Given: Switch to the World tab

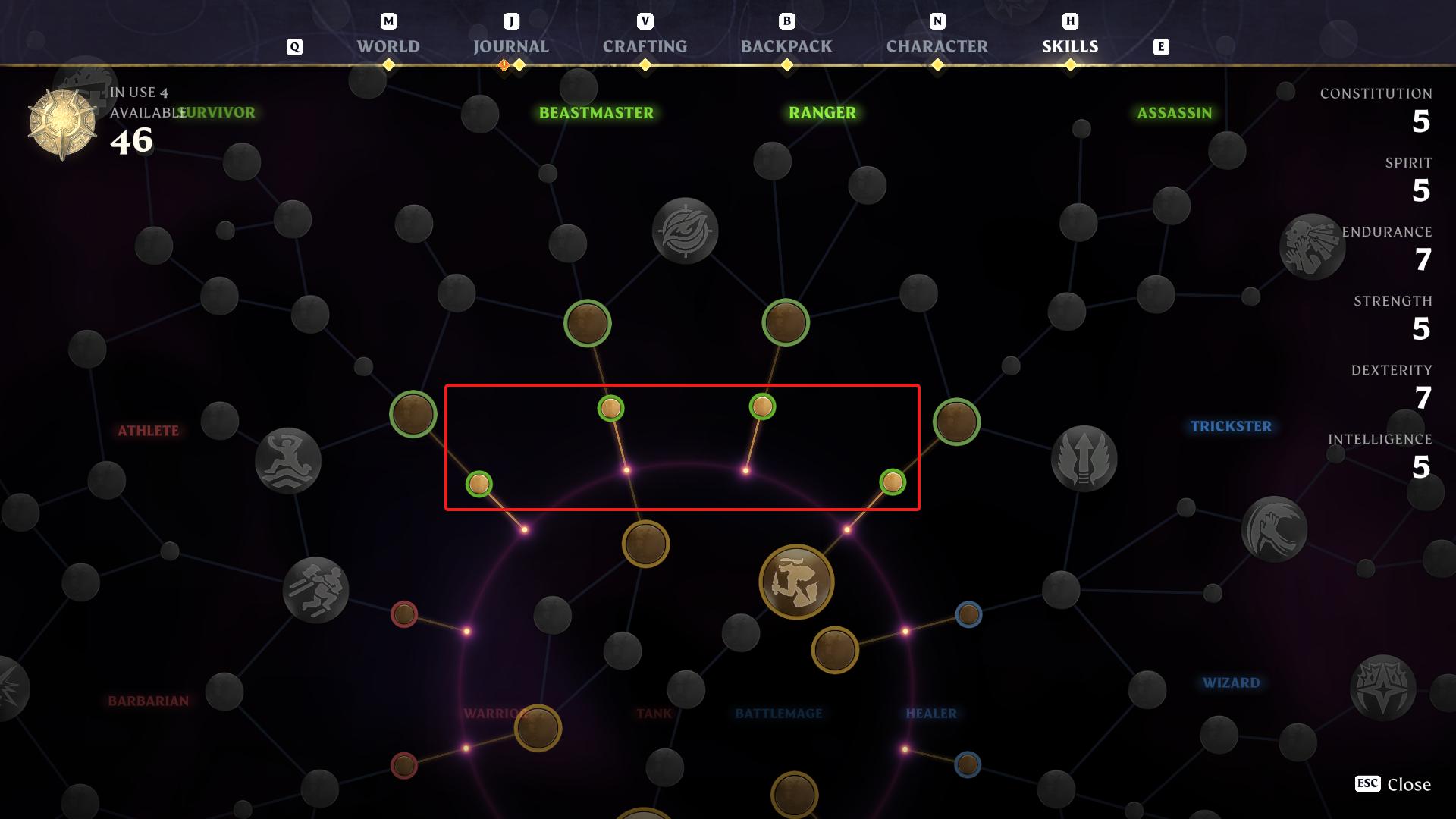Looking at the screenshot, I should tap(388, 47).
